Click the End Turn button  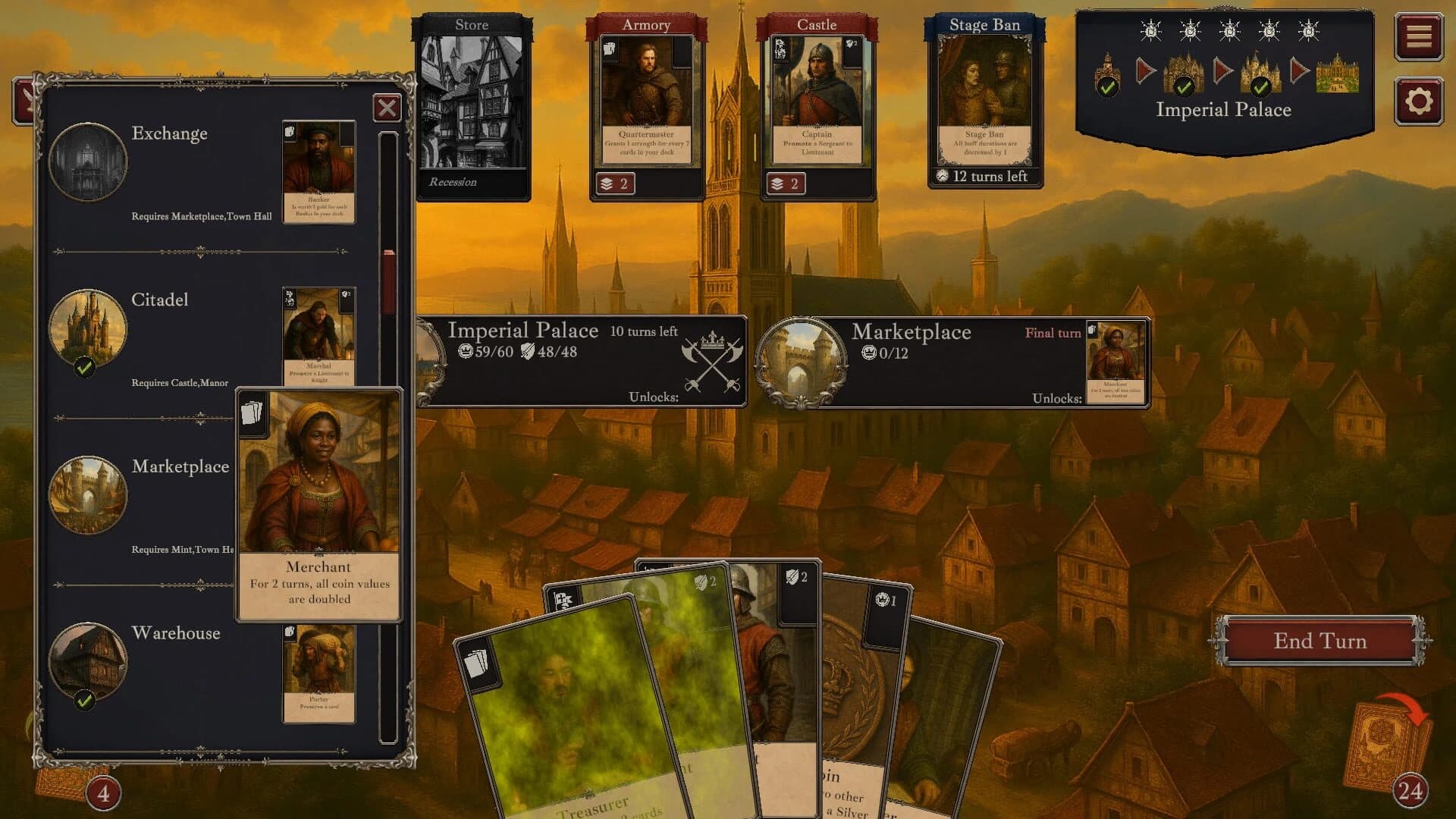click(x=1319, y=641)
